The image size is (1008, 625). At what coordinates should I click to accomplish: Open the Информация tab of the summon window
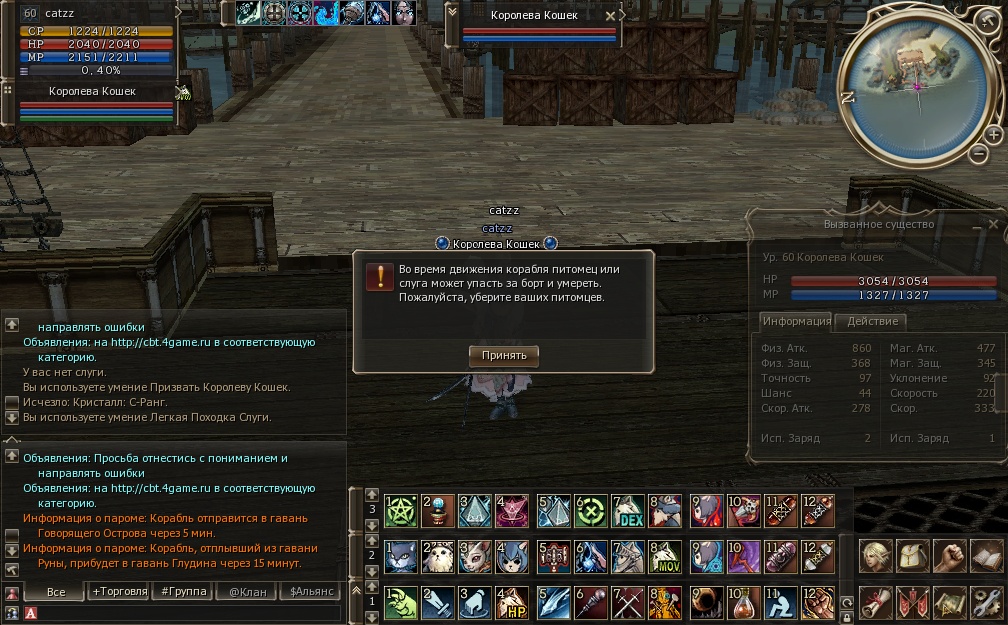pyautogui.click(x=796, y=321)
